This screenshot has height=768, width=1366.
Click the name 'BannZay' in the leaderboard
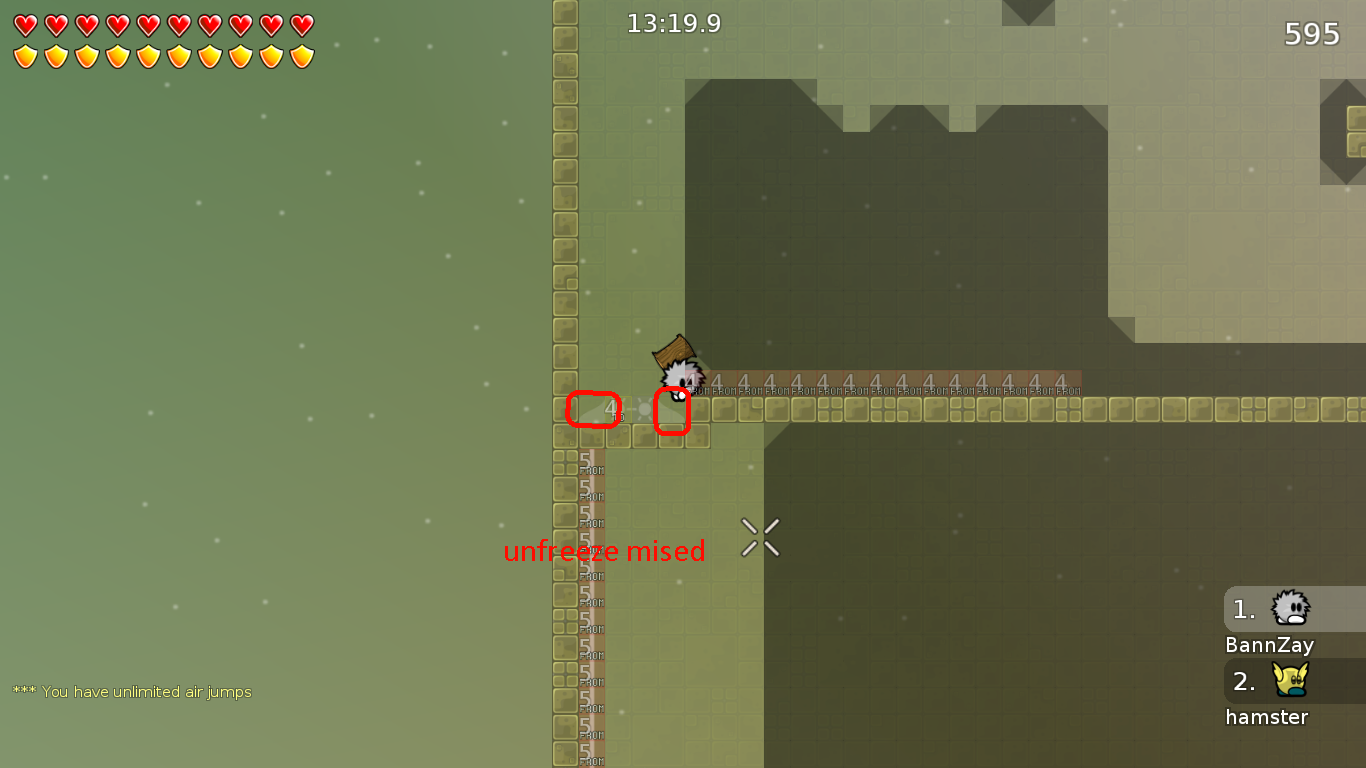[x=1269, y=645]
